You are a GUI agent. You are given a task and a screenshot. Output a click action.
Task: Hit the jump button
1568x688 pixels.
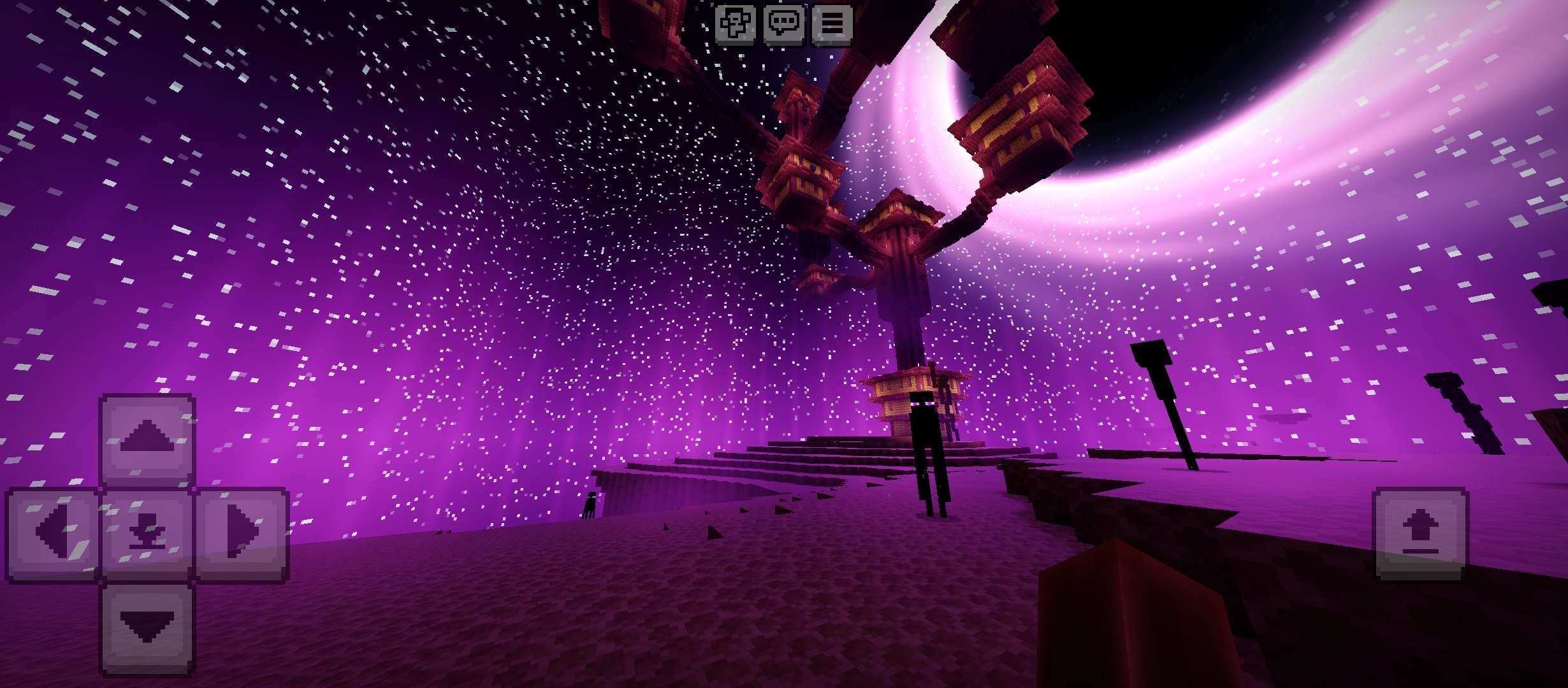click(x=1420, y=534)
